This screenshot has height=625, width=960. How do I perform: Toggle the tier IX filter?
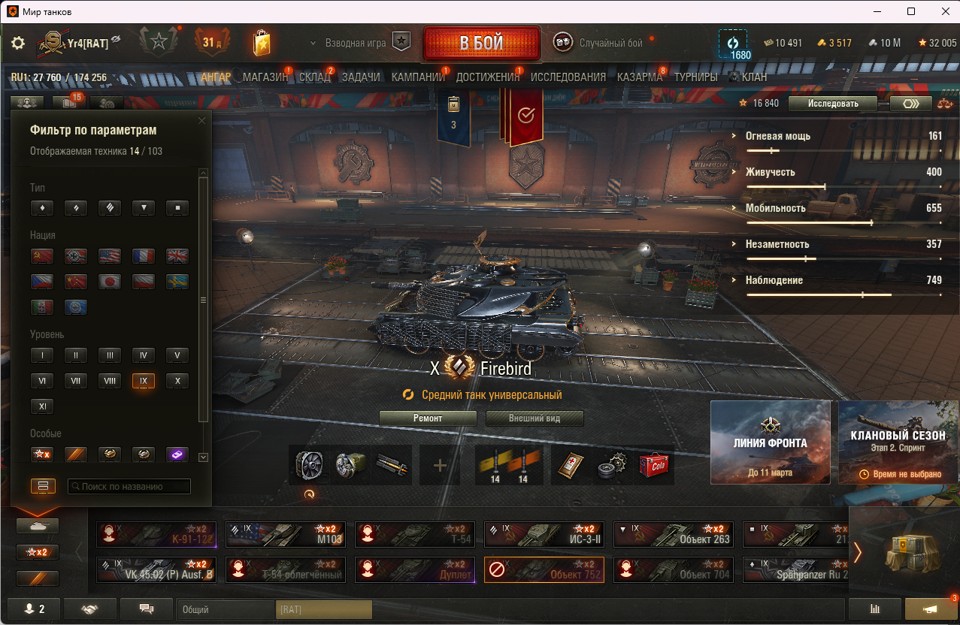[143, 381]
